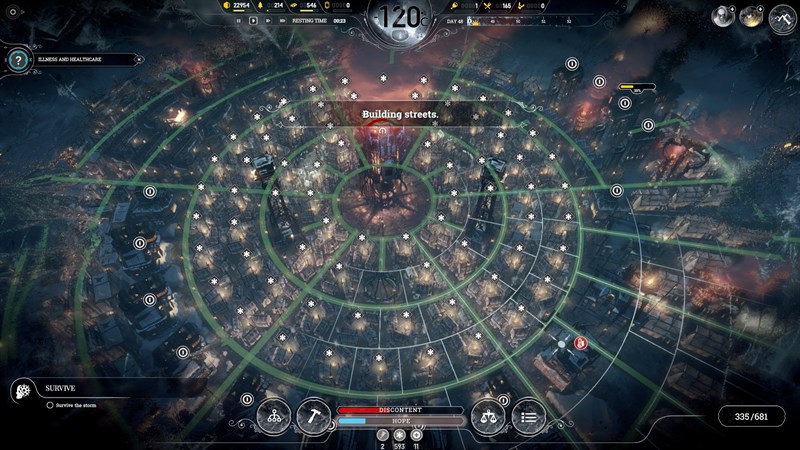Screen dimensions: 800x450
Task: Open the mountain frostland map button
Action: pyautogui.click(x=783, y=16)
